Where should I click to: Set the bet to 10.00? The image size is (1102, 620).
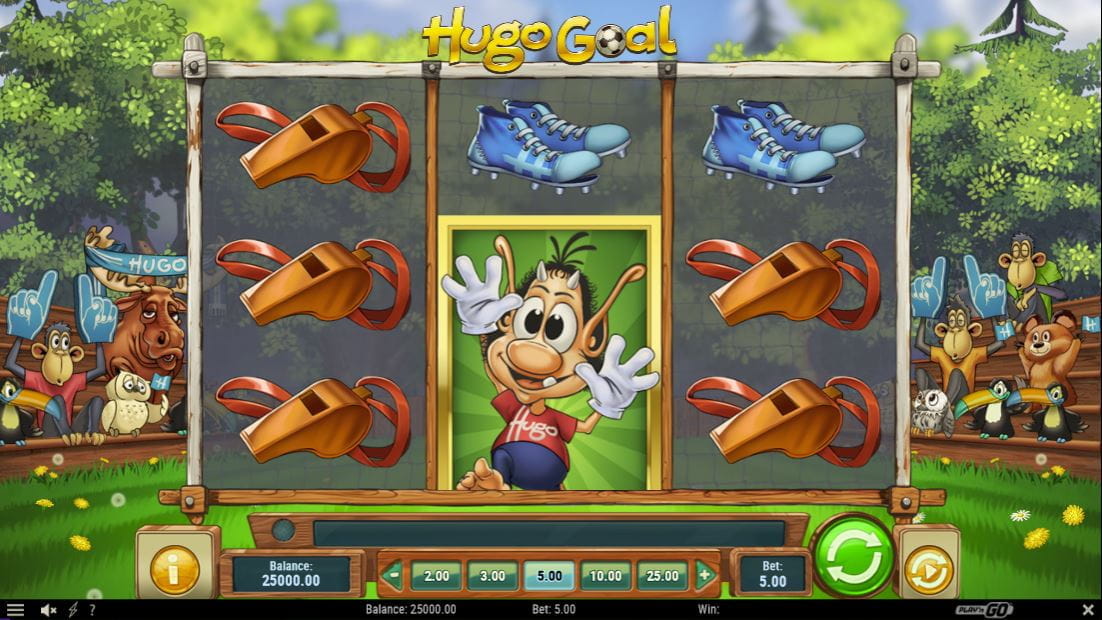[605, 576]
